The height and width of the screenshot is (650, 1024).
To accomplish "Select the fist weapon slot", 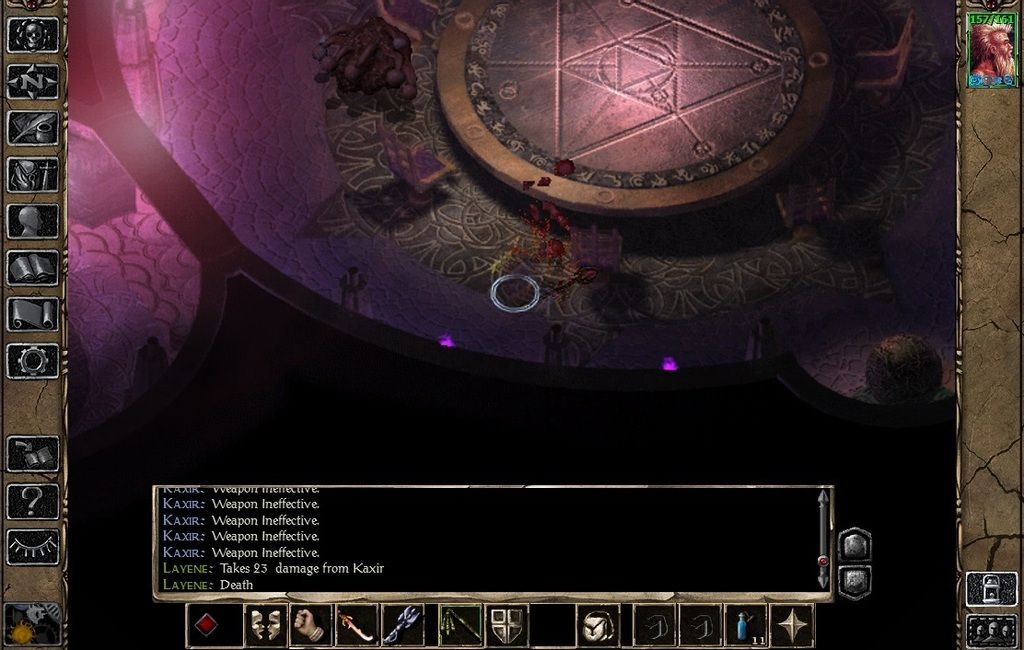I will [310, 626].
